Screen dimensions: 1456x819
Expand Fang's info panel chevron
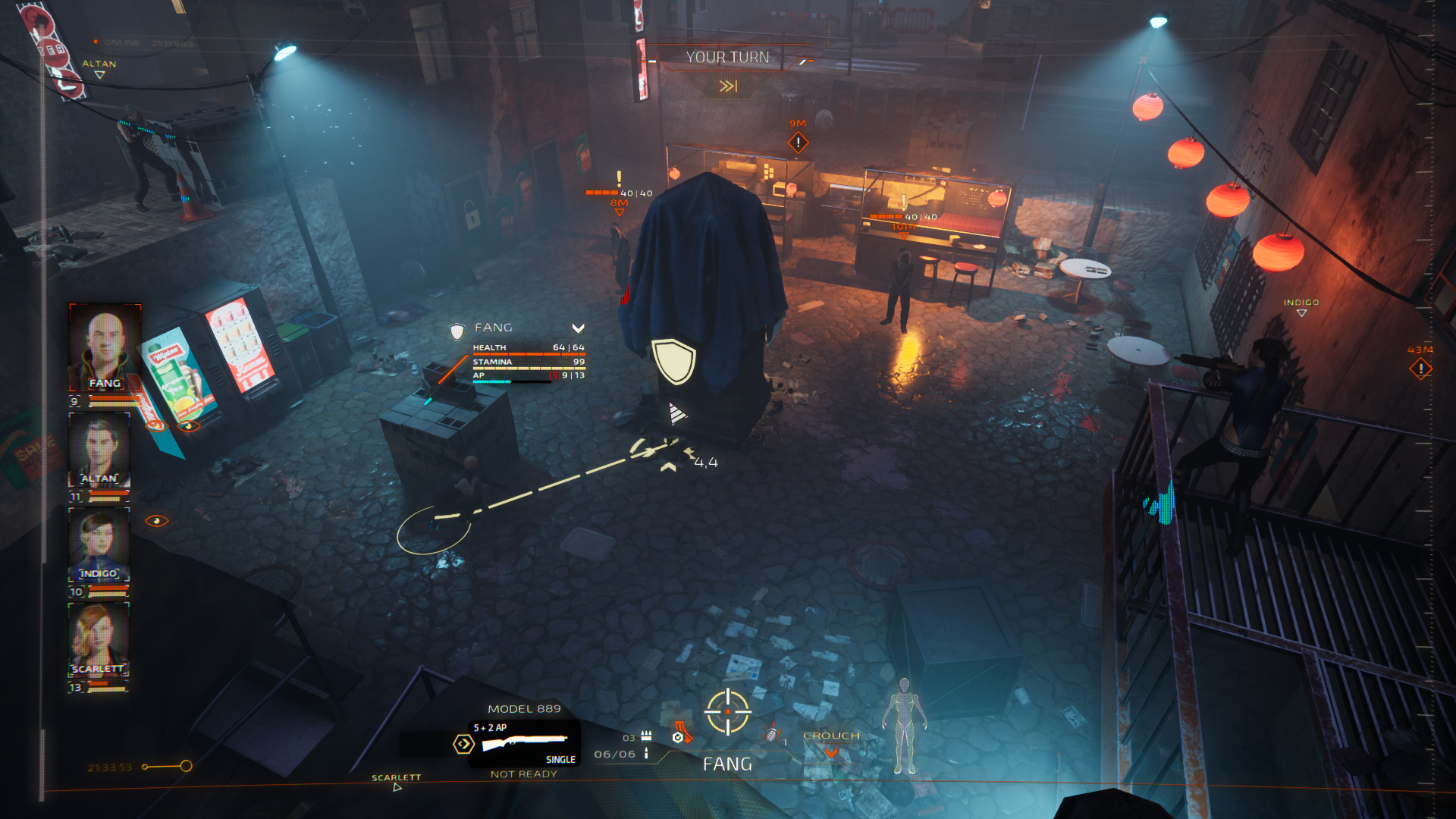tap(578, 328)
